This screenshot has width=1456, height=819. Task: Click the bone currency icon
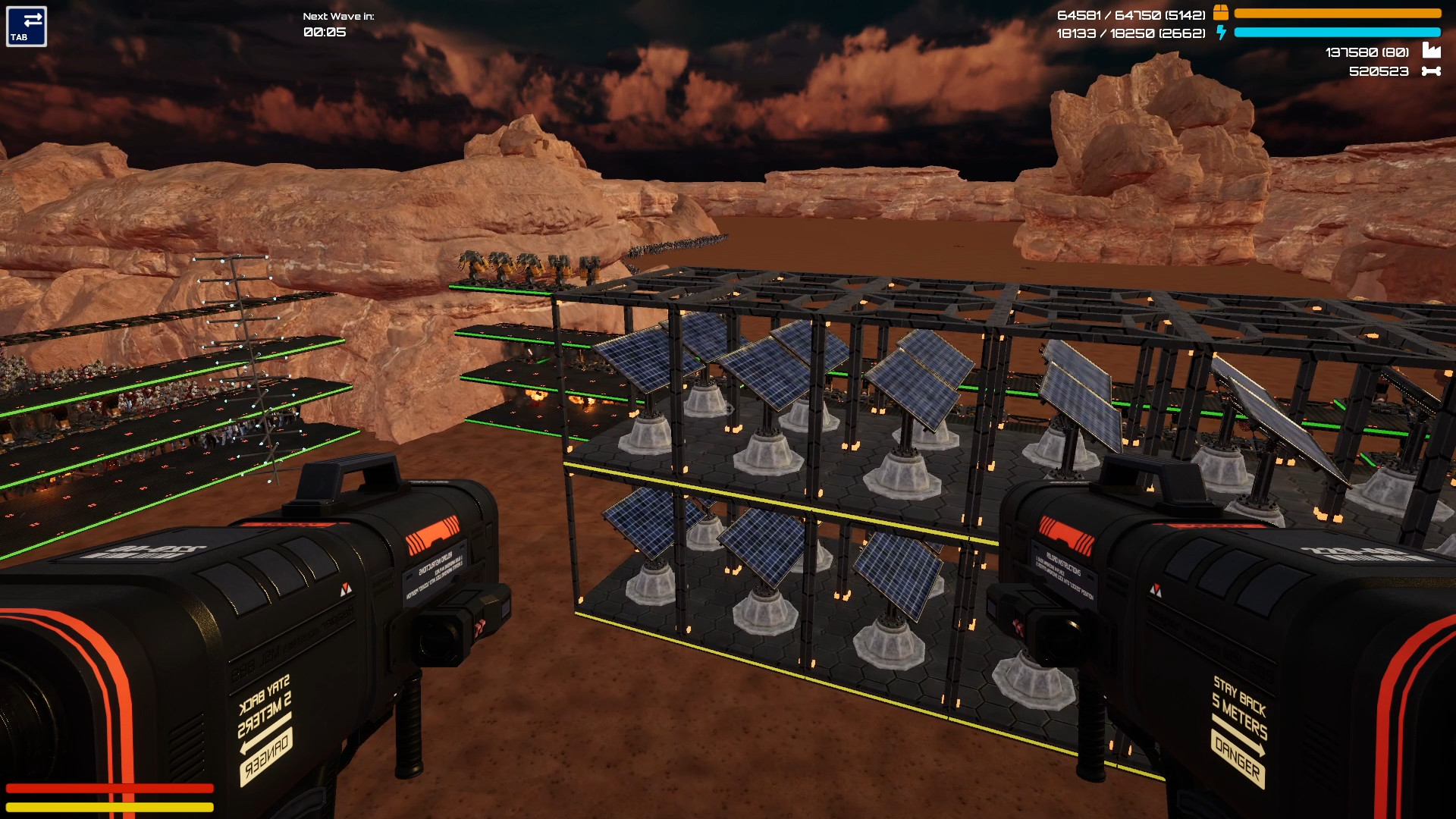click(1432, 71)
